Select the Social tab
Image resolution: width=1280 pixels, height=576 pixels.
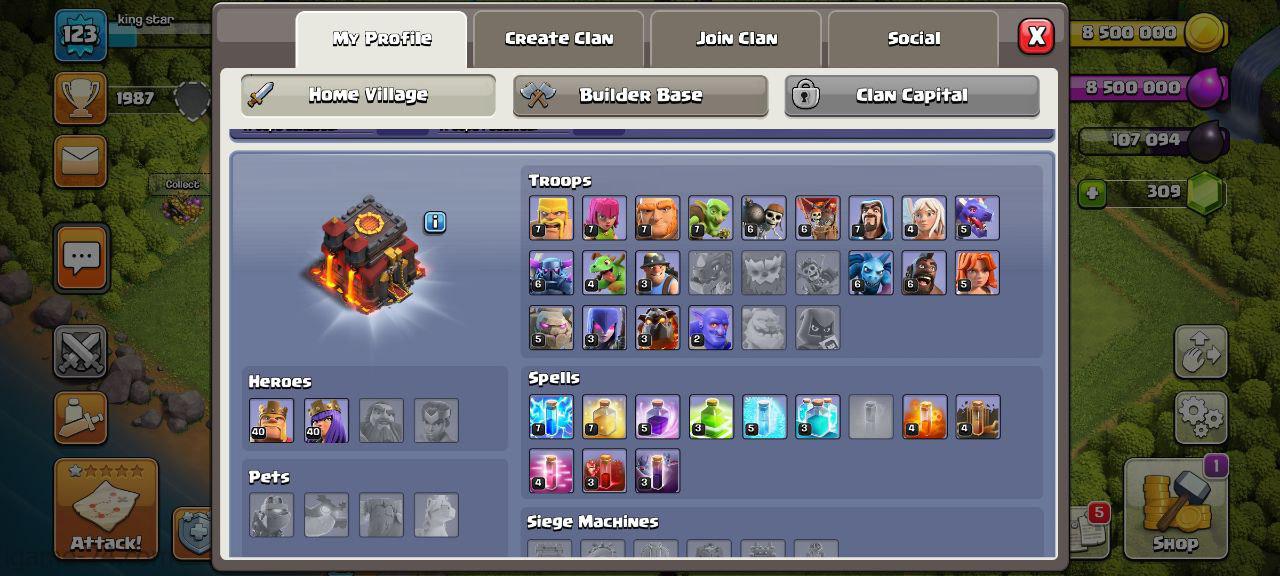(913, 39)
